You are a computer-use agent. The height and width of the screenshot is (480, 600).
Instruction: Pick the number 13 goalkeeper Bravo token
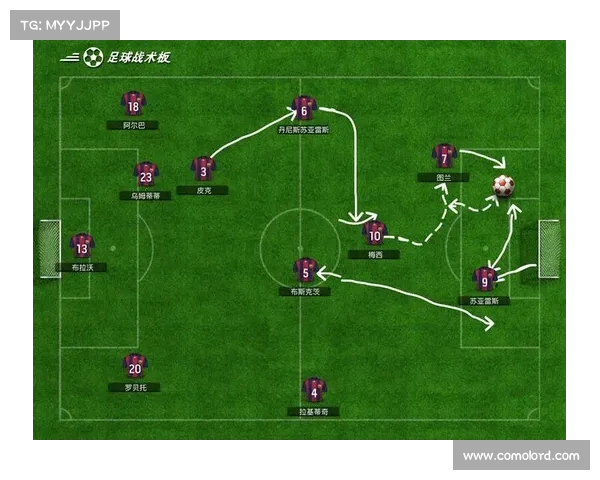pyautogui.click(x=82, y=245)
